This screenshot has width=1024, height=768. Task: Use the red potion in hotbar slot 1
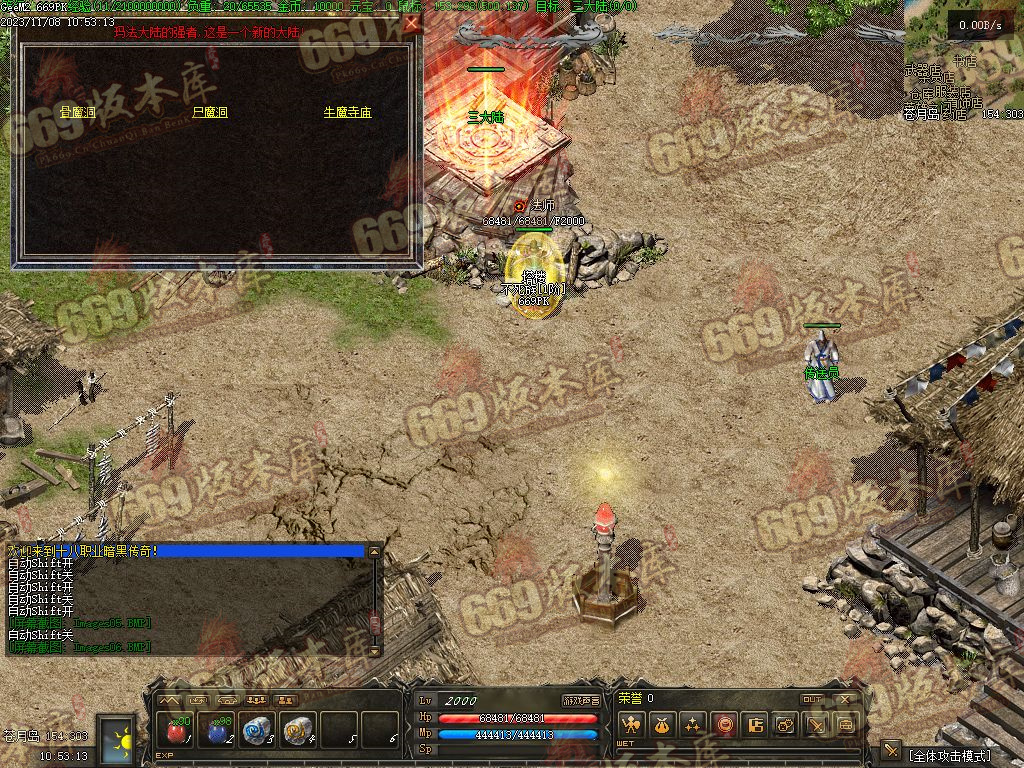point(177,729)
